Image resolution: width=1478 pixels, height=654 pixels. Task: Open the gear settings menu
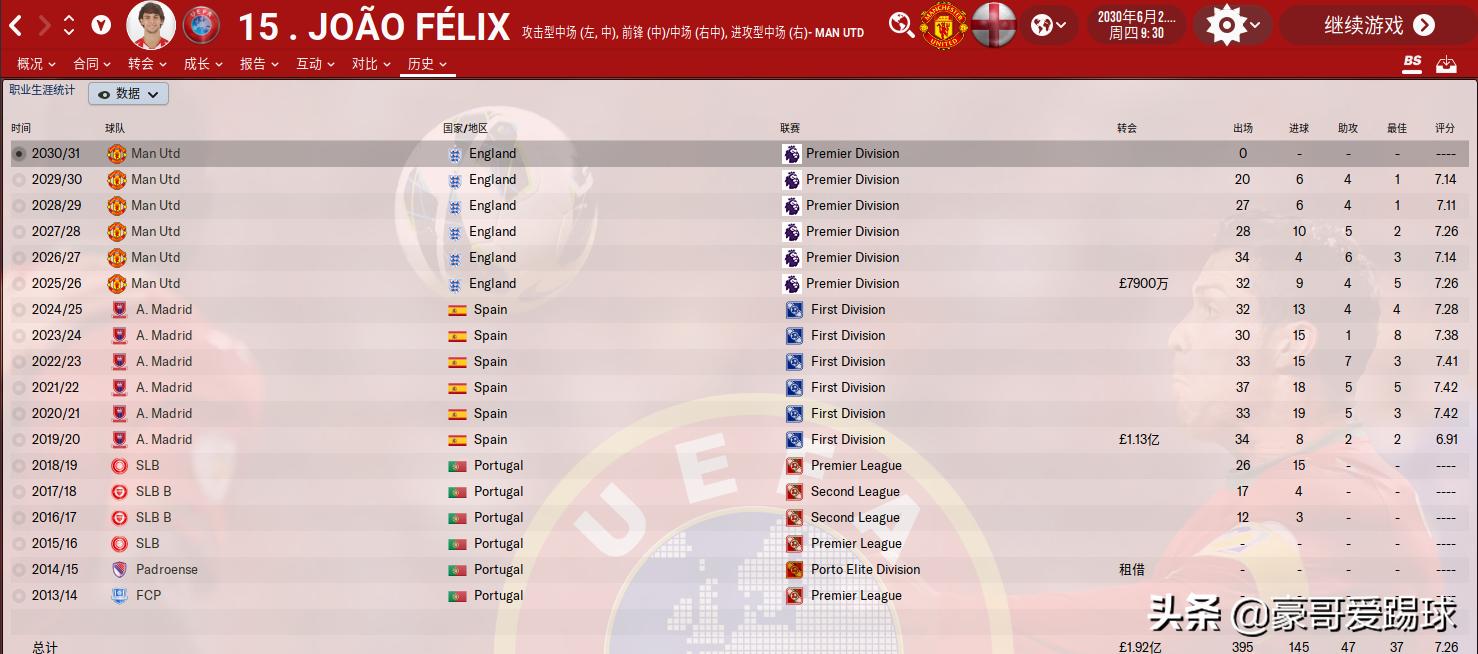pyautogui.click(x=1232, y=25)
